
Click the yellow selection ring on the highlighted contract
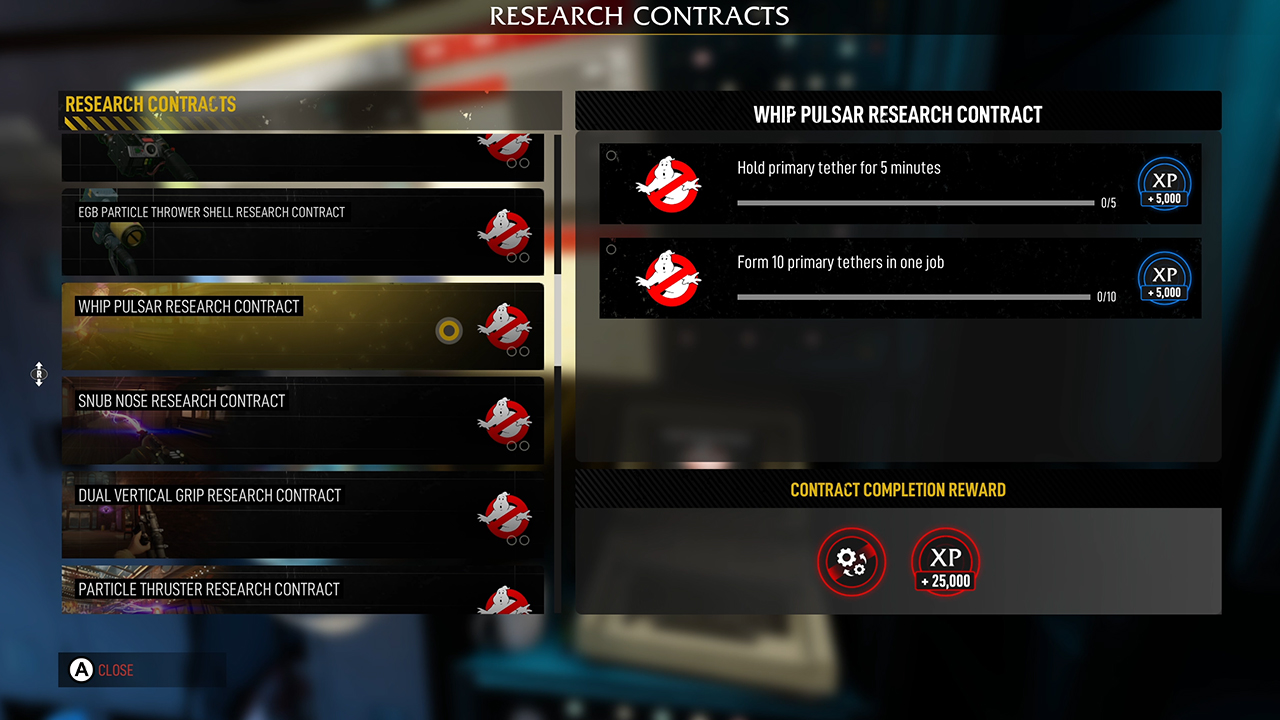[448, 330]
